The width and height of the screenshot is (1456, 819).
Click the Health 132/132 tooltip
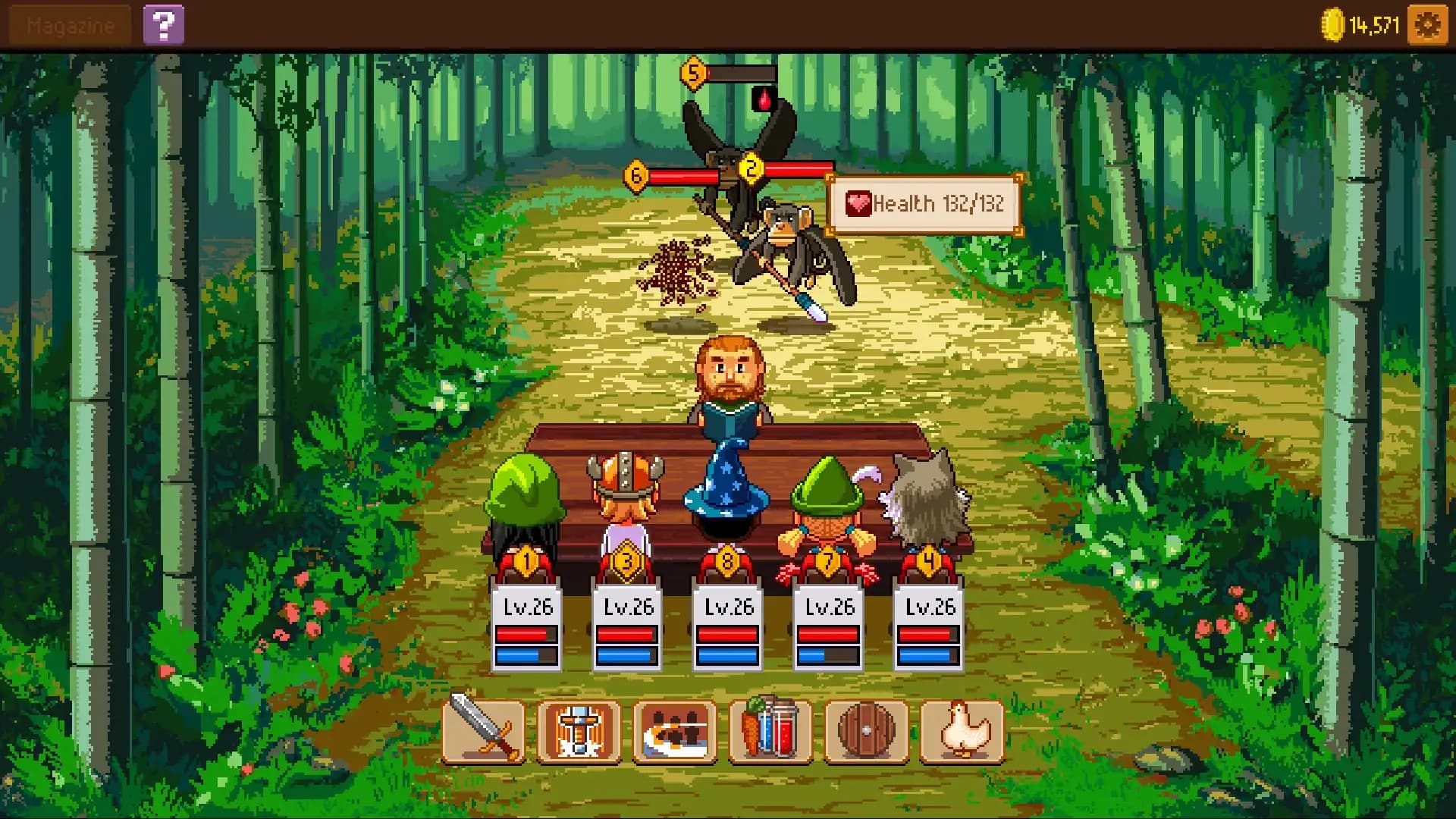tap(924, 203)
